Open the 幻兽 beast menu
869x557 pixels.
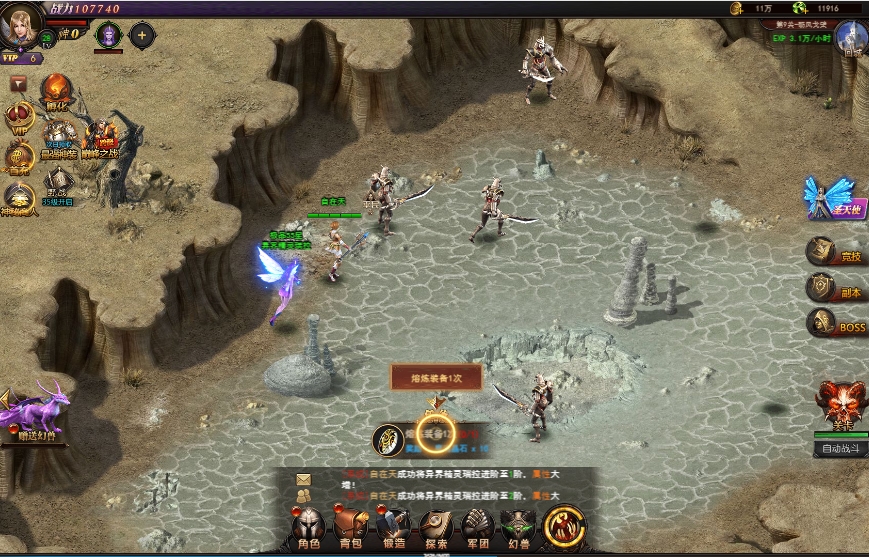tap(519, 528)
